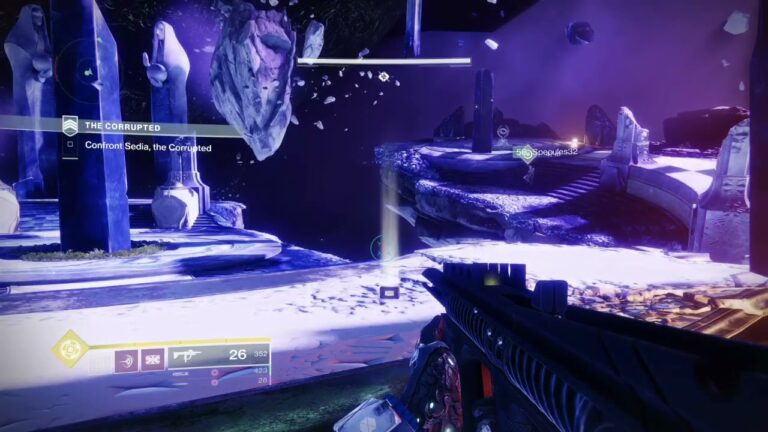The width and height of the screenshot is (768, 432).
Task: Use the grenade ability icon
Action: 127,356
